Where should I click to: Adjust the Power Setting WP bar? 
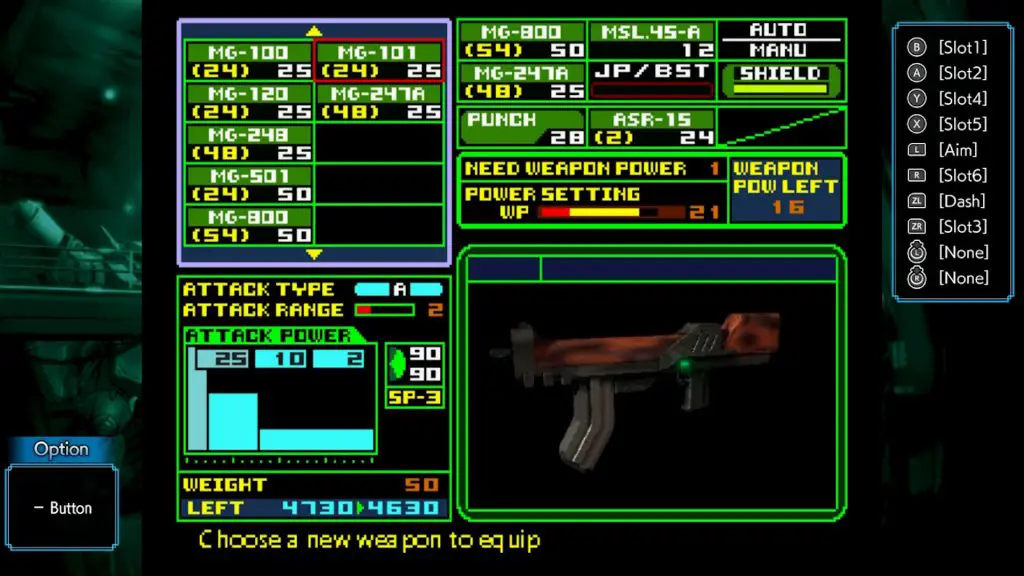pyautogui.click(x=598, y=213)
